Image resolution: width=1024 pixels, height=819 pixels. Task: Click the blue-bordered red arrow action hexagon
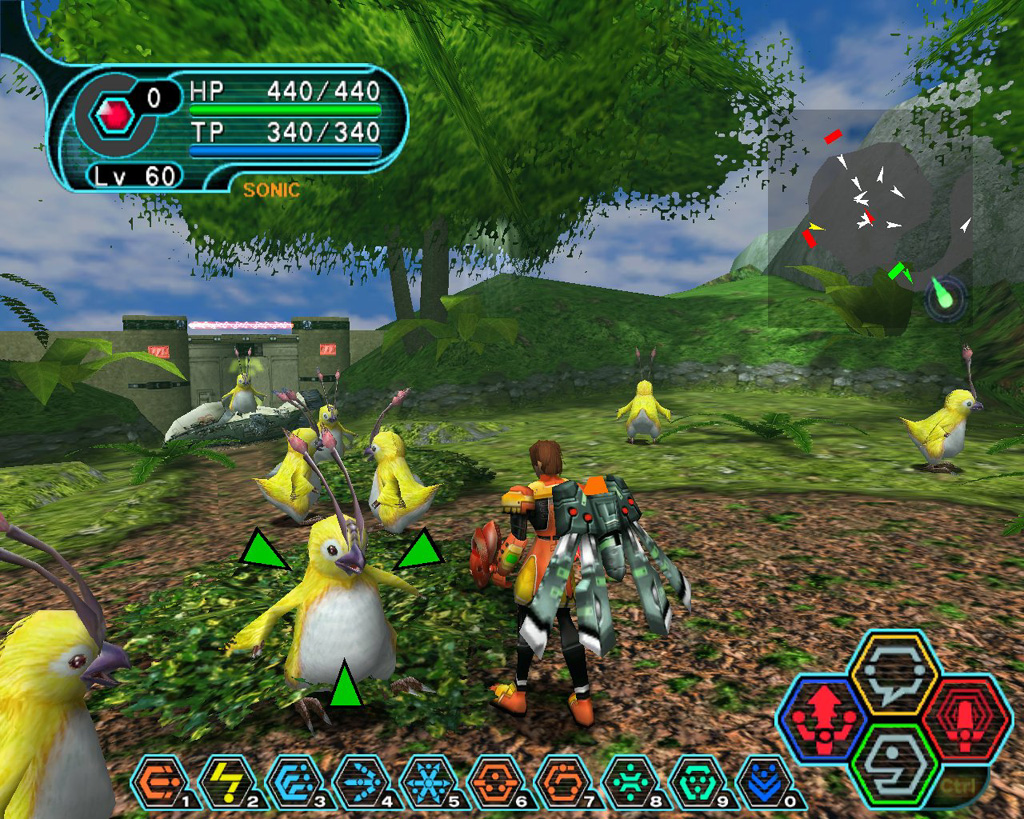pos(824,719)
